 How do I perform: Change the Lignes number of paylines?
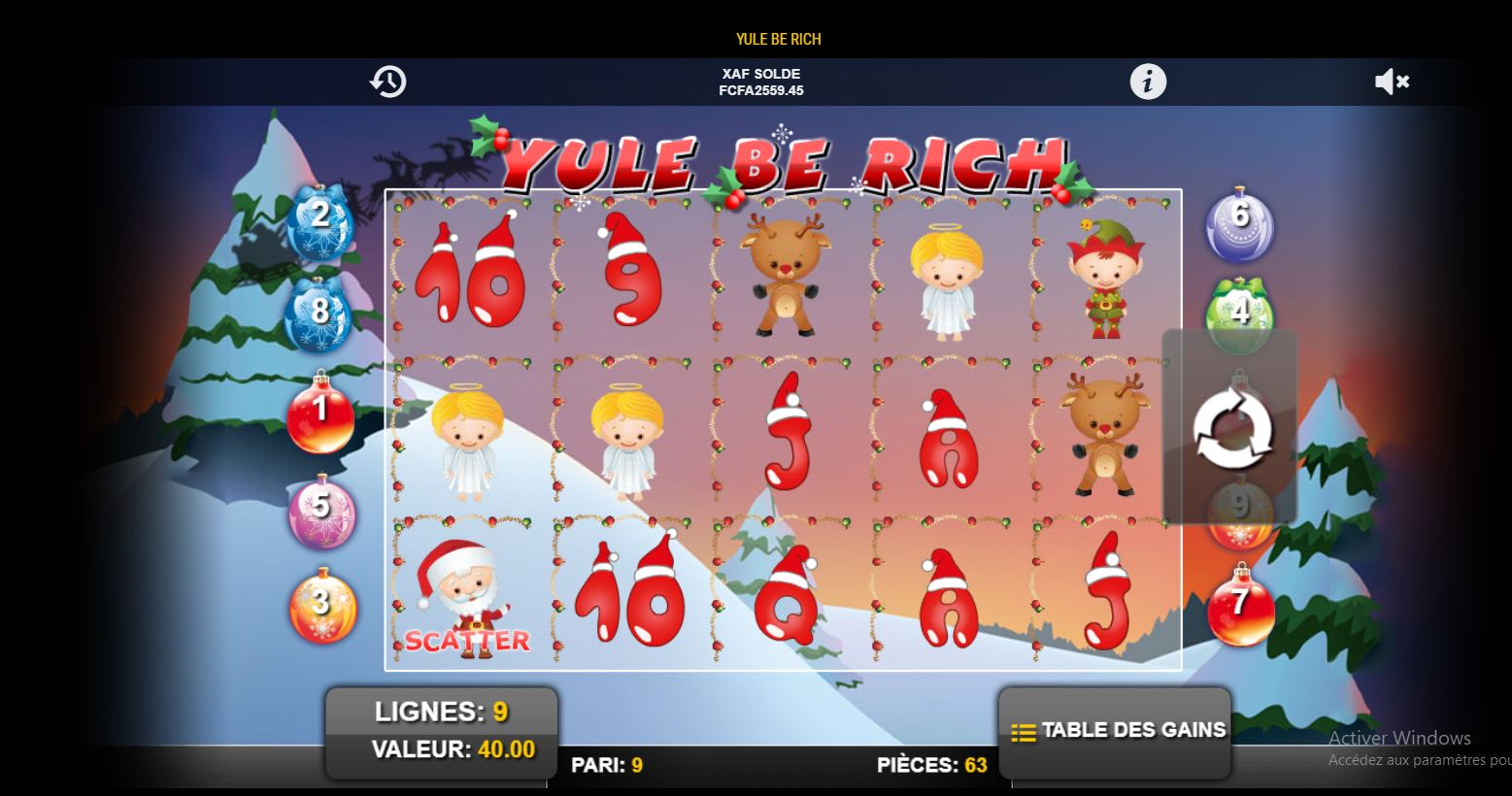[441, 713]
